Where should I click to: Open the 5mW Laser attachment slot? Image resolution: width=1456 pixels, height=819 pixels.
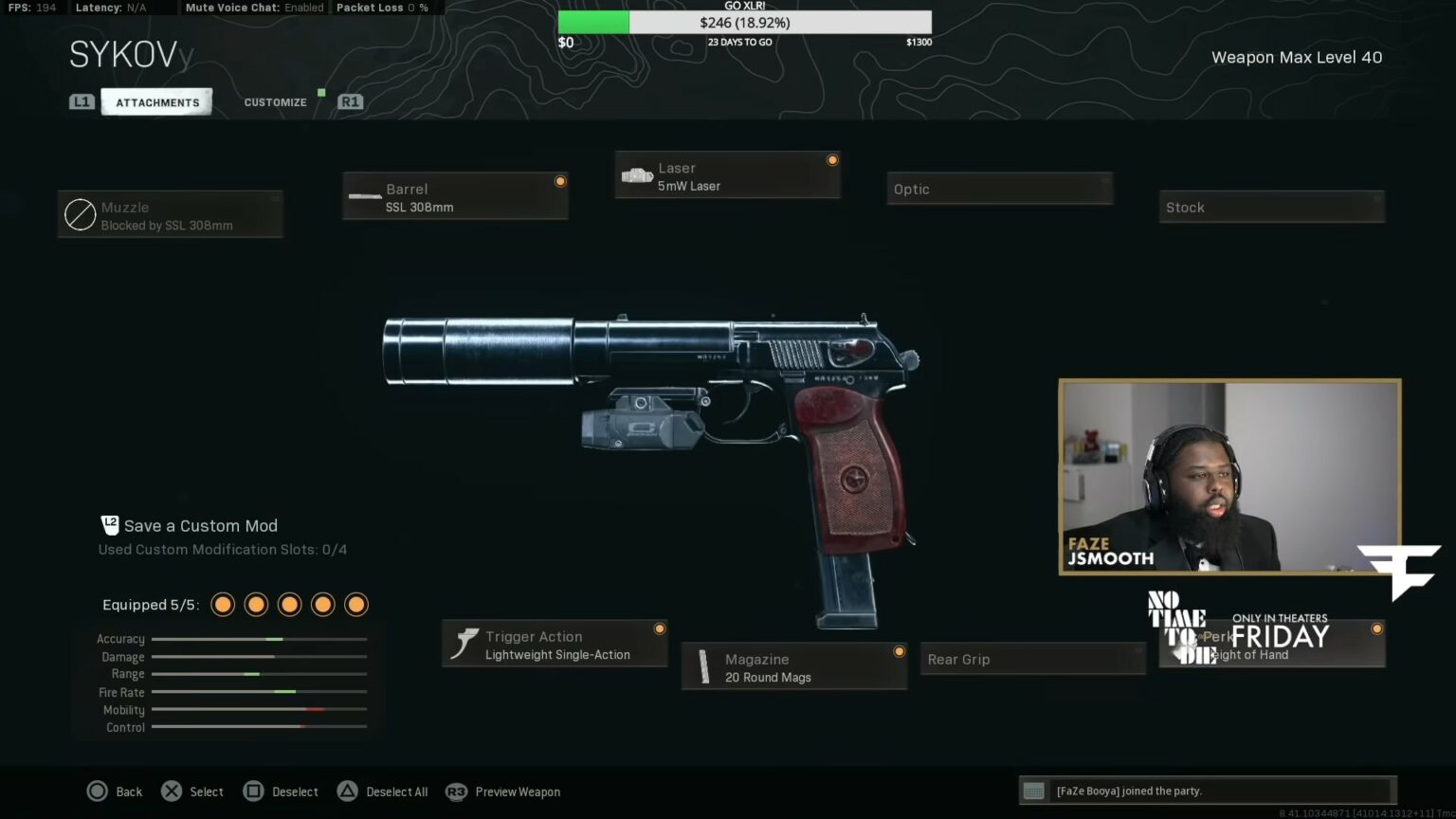[727, 175]
